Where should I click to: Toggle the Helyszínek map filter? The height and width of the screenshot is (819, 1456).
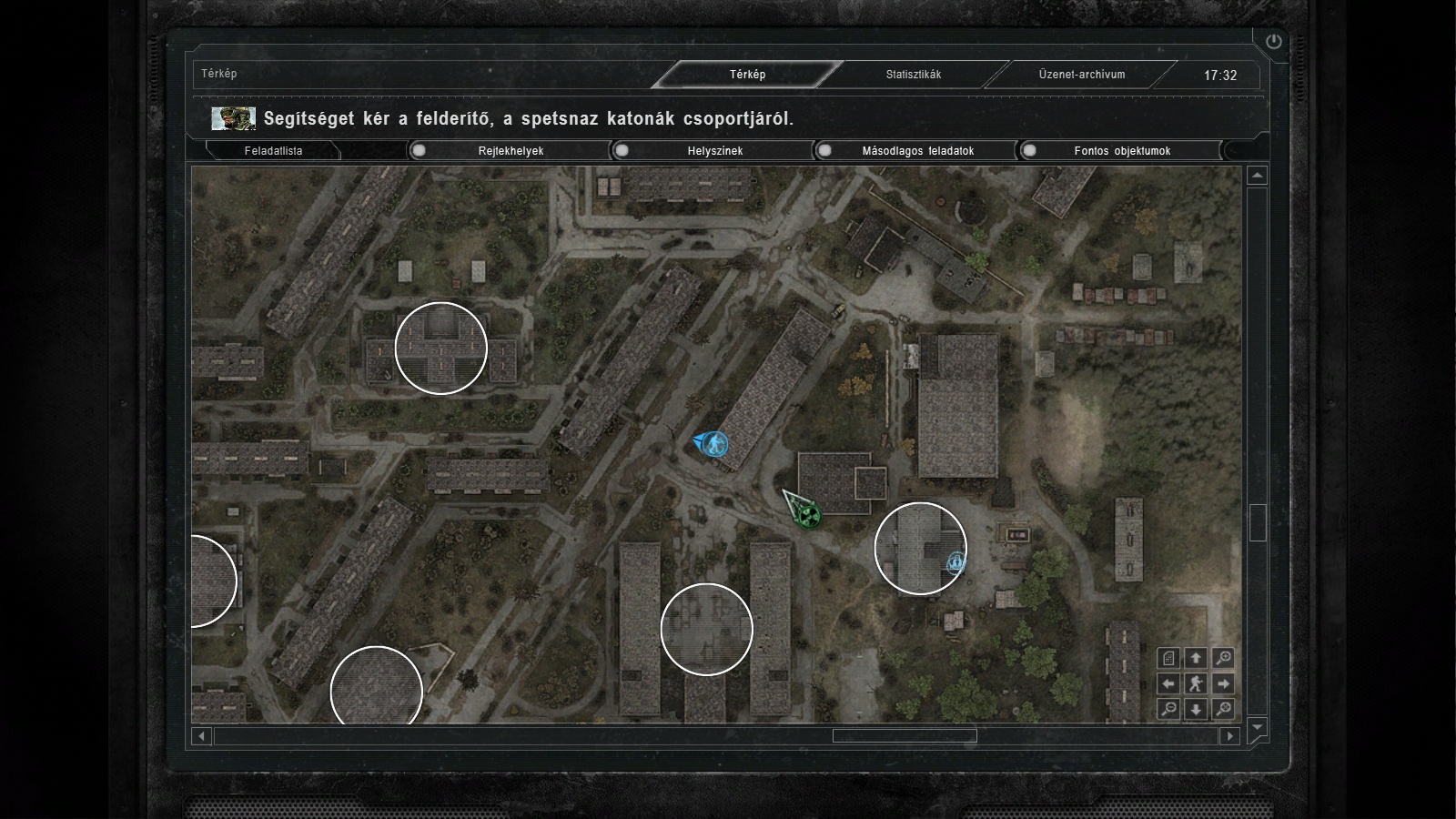714,151
